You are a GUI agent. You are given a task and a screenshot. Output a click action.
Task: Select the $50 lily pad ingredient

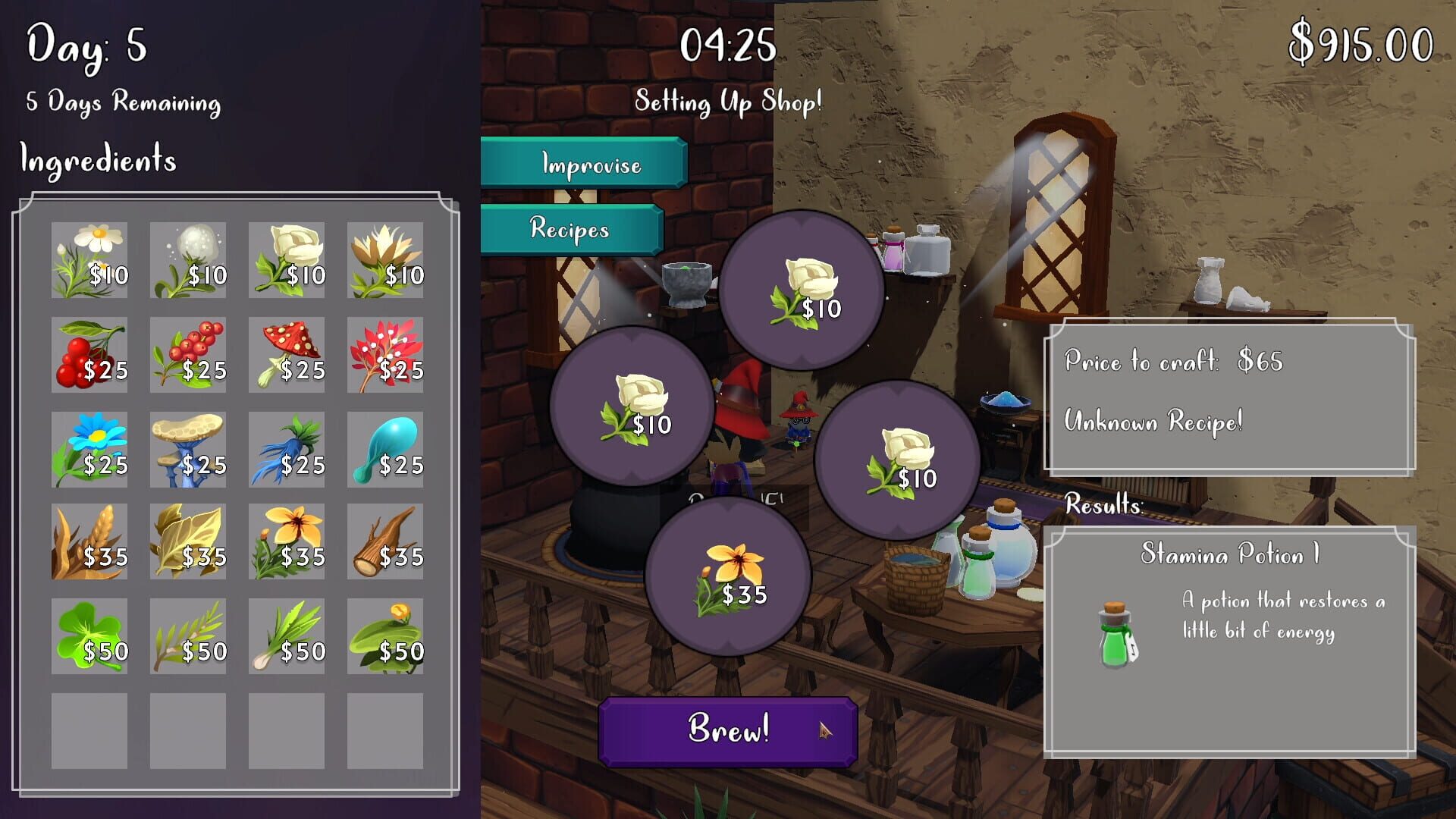385,635
